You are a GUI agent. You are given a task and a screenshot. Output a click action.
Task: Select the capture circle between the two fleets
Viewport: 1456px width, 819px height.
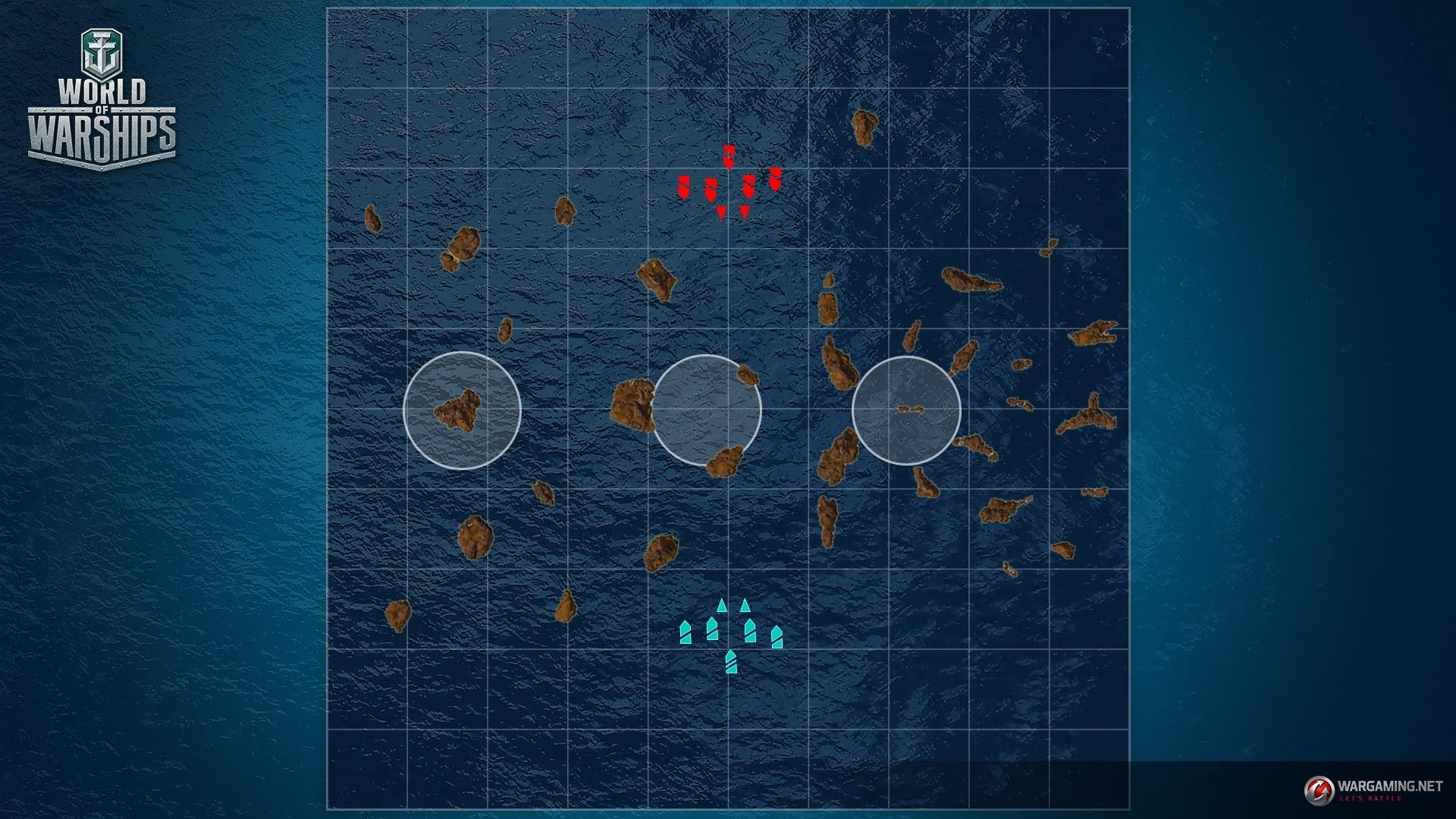pos(707,409)
